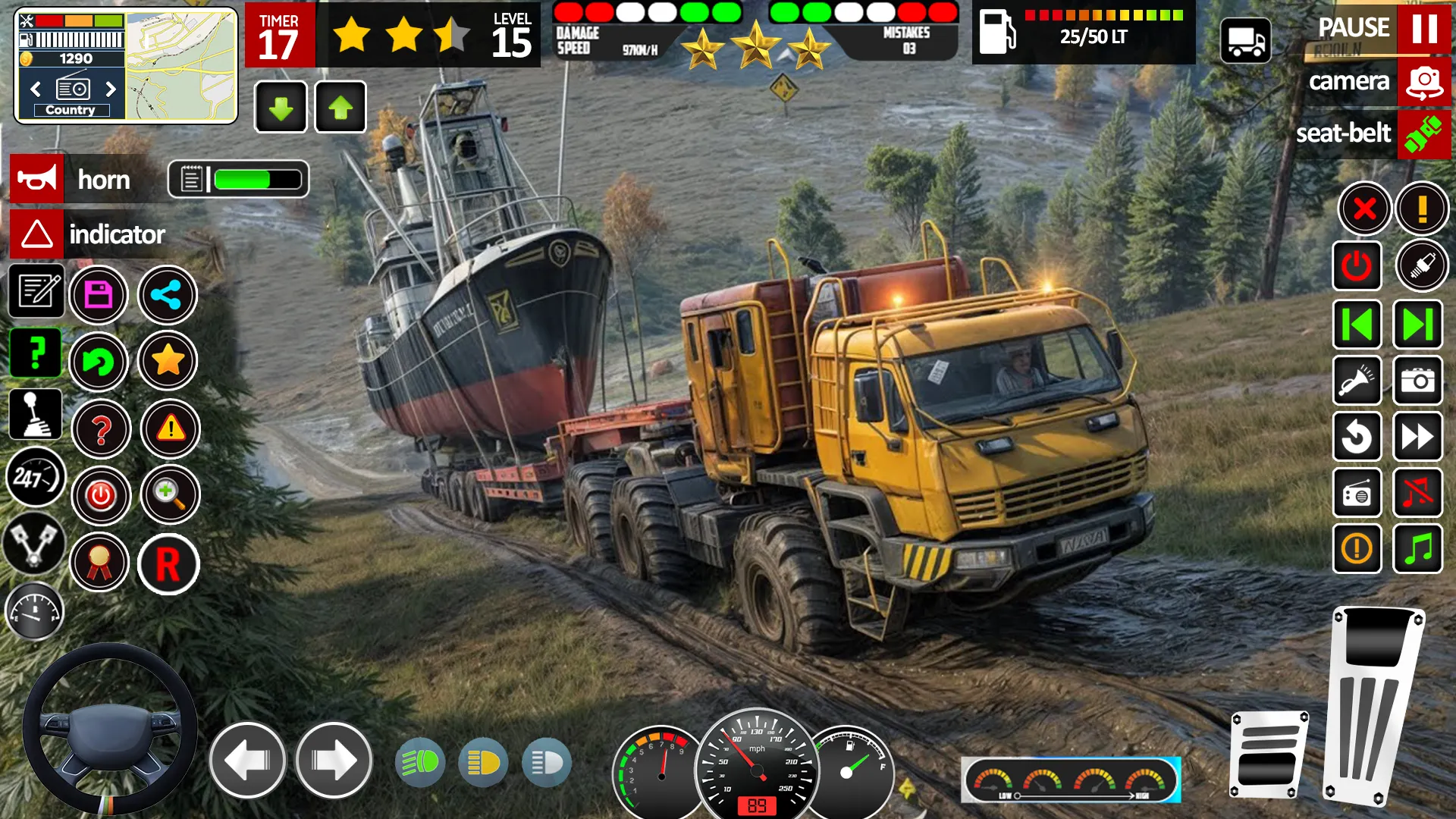This screenshot has width=1456, height=819.
Task: Open the radio icon
Action: click(x=1357, y=493)
